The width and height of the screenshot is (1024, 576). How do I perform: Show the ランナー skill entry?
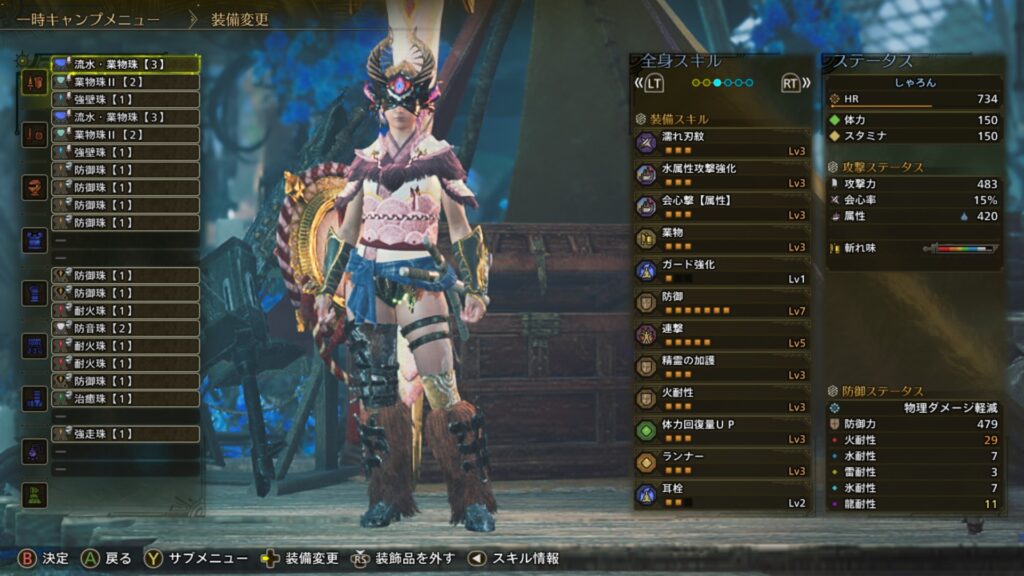[x=721, y=463]
